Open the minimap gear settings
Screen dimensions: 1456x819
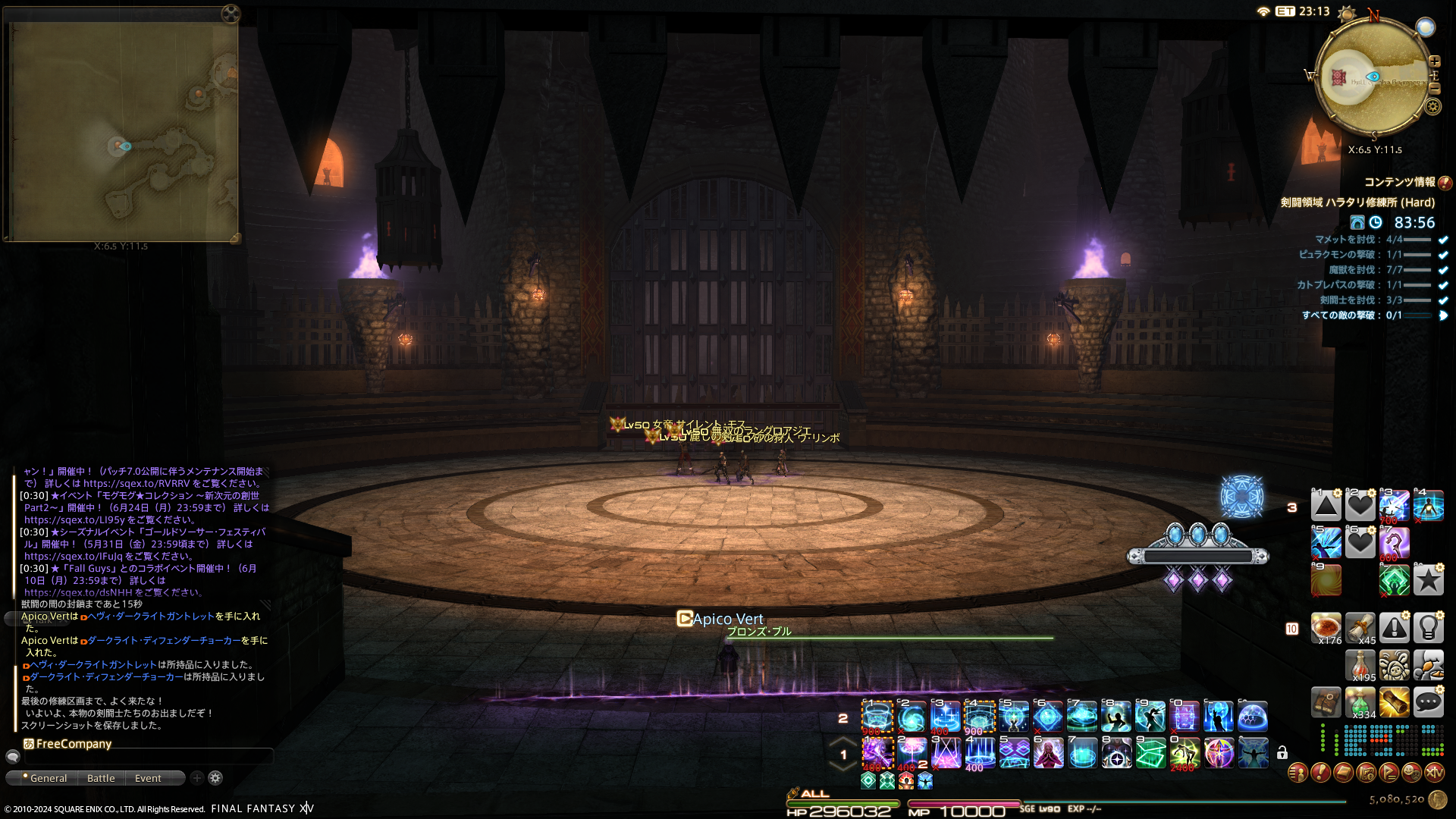[1432, 106]
